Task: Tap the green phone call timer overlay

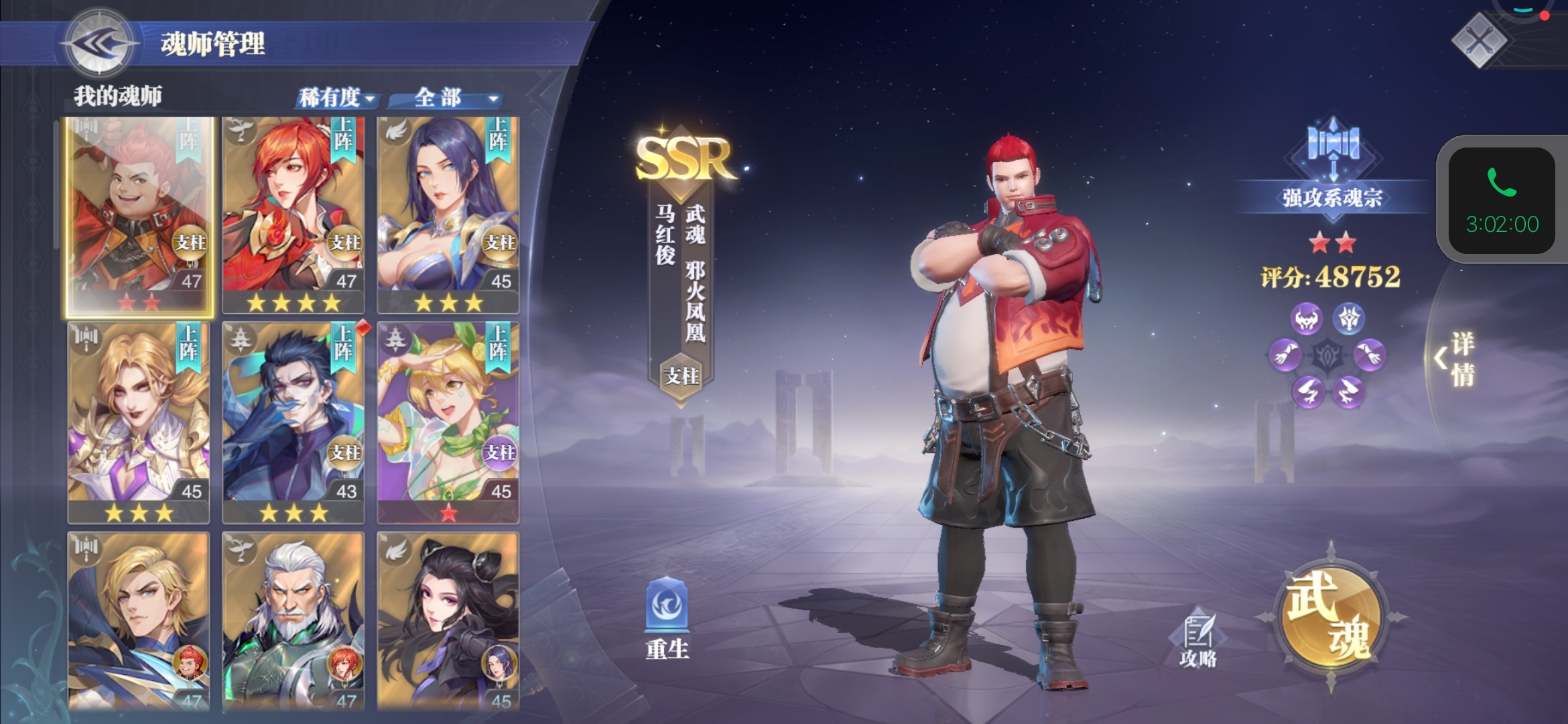Action: (1501, 201)
